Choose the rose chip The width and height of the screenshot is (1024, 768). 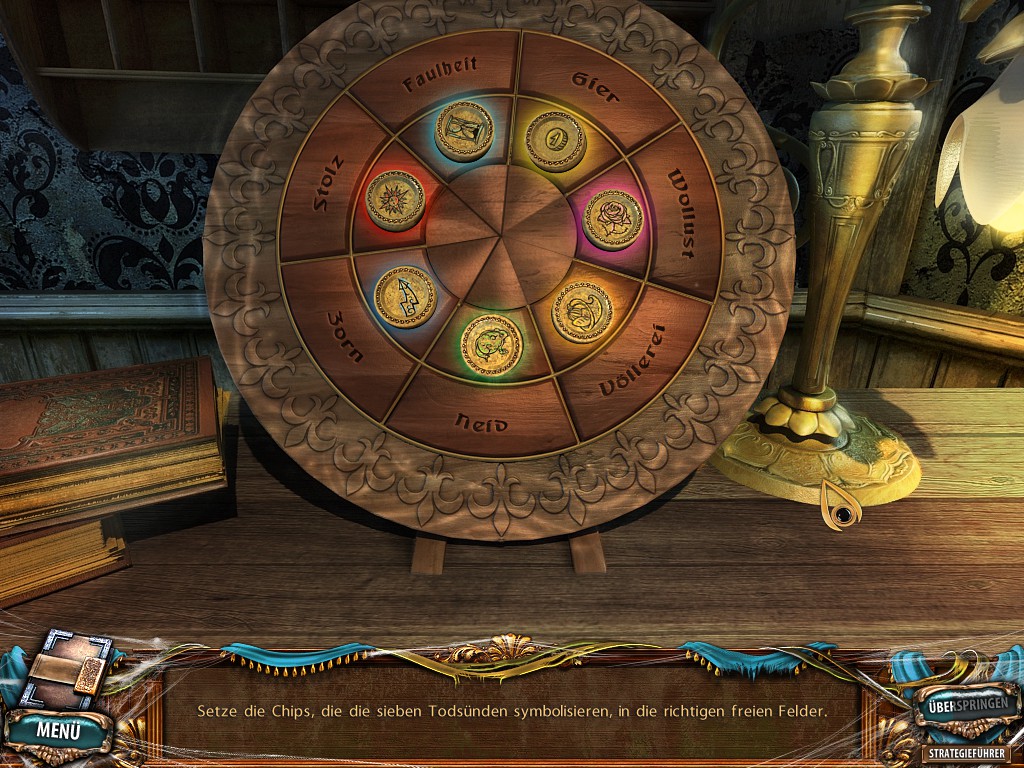pyautogui.click(x=613, y=219)
